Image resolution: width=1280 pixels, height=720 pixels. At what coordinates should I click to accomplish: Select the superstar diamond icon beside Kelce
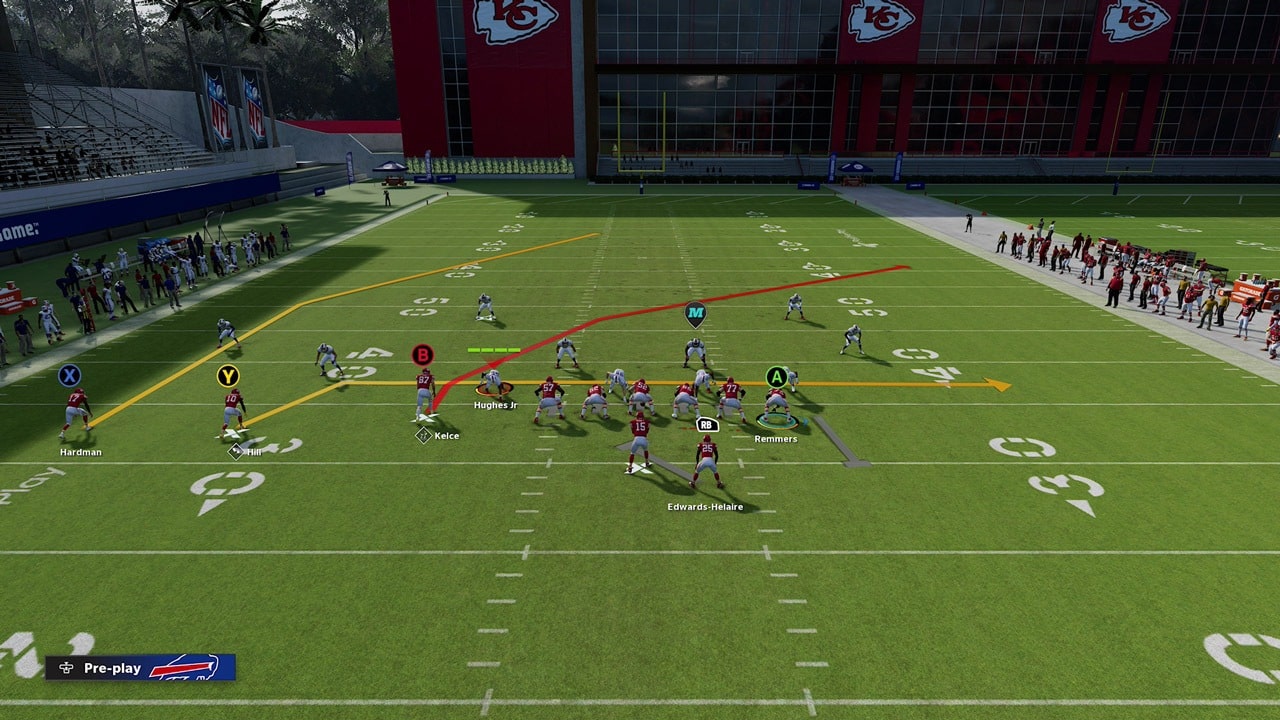(423, 435)
